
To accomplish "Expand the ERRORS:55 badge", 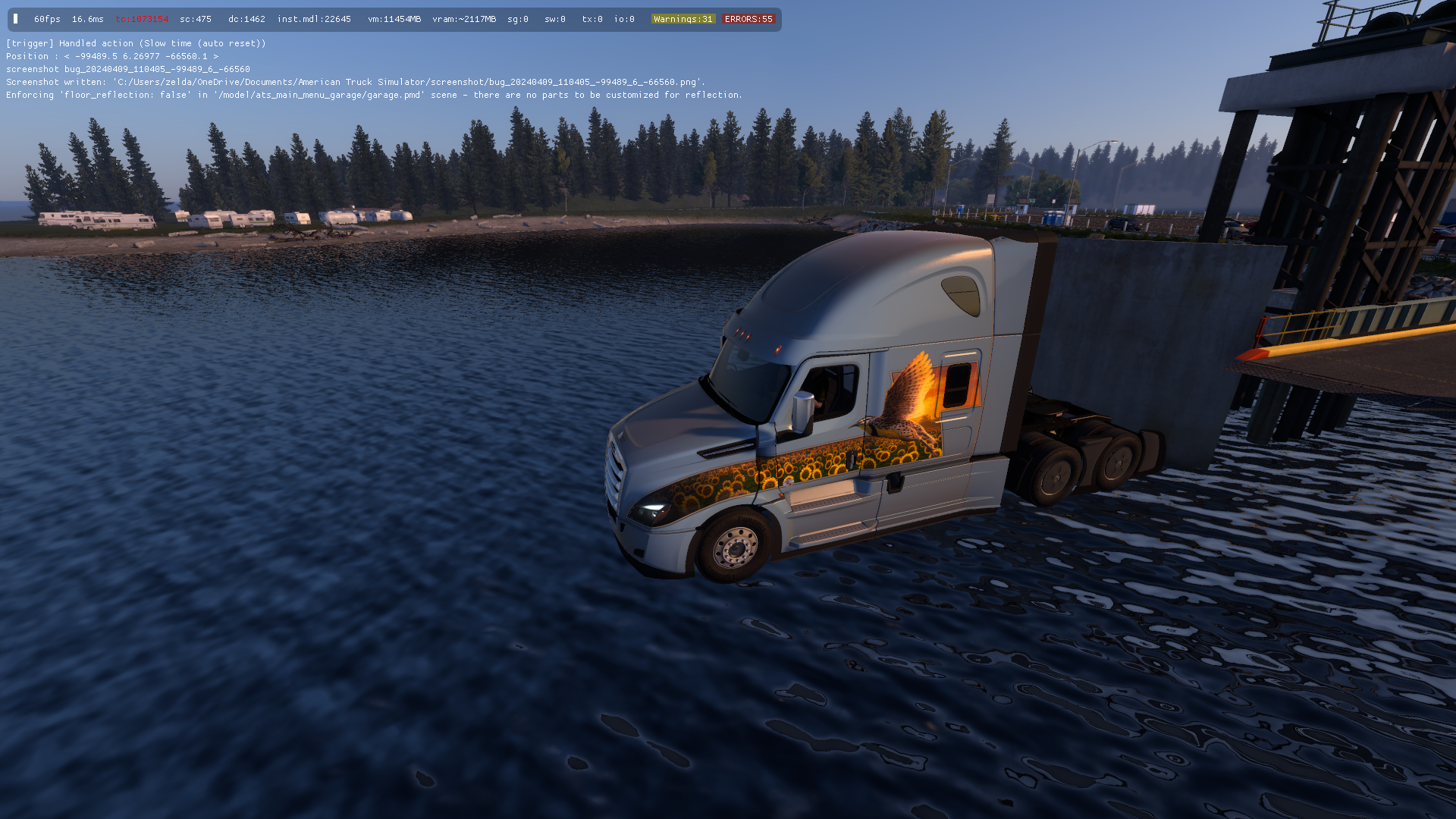I will (x=748, y=19).
